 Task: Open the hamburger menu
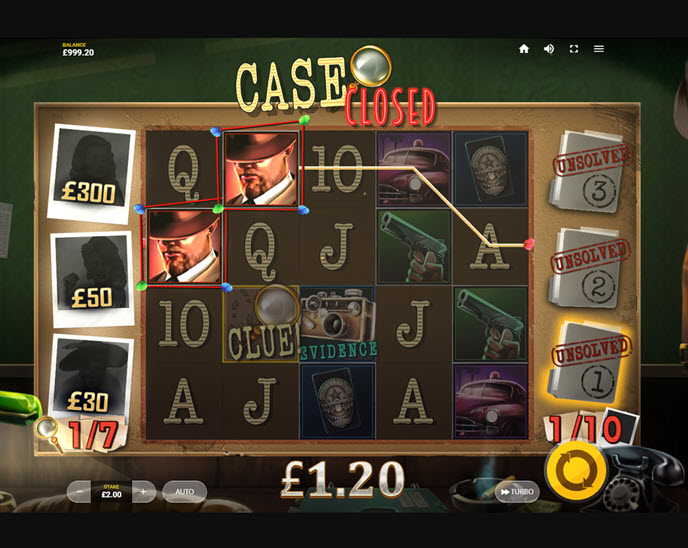(599, 49)
